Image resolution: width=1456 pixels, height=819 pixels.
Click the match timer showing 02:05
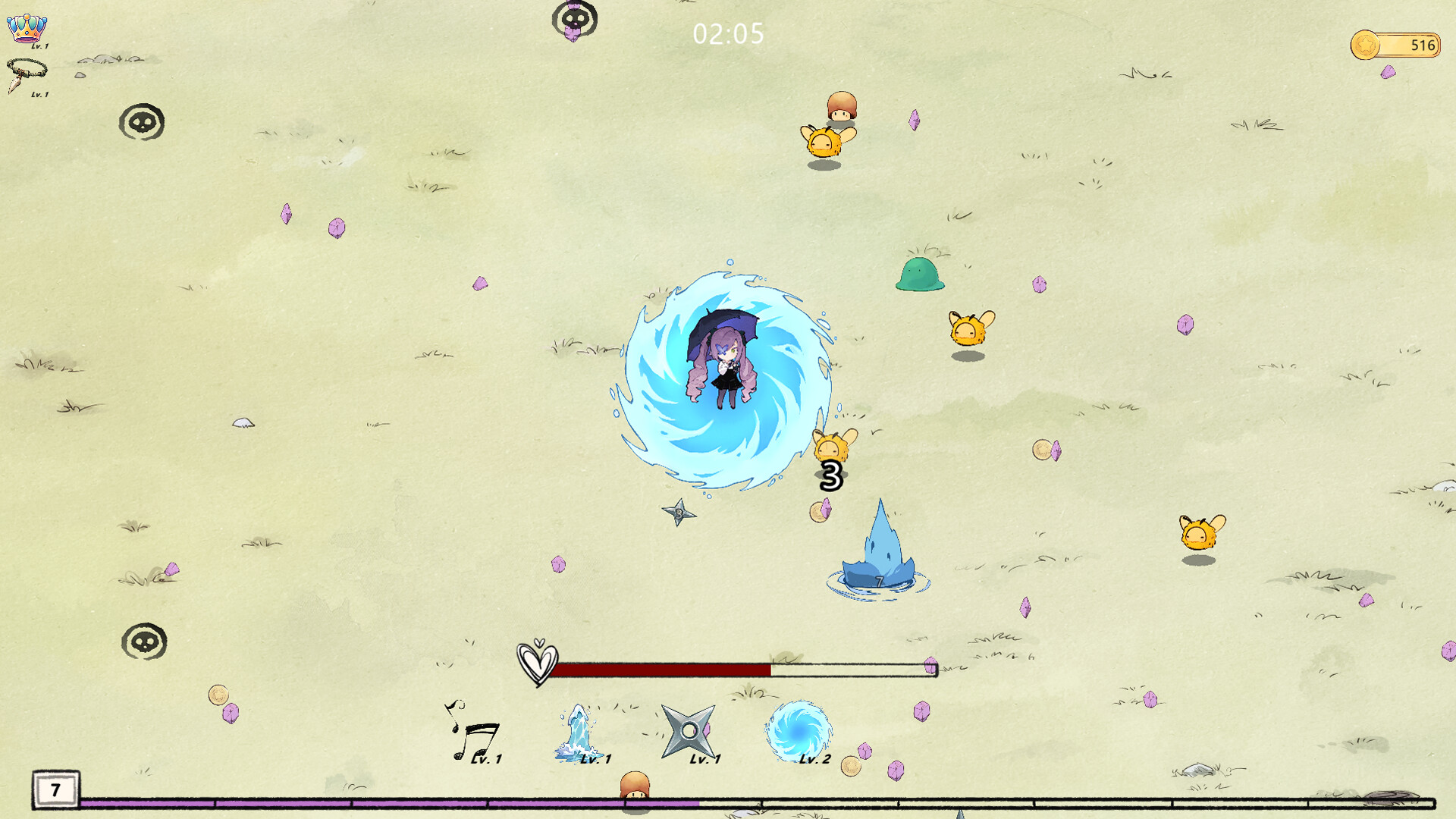click(x=728, y=33)
